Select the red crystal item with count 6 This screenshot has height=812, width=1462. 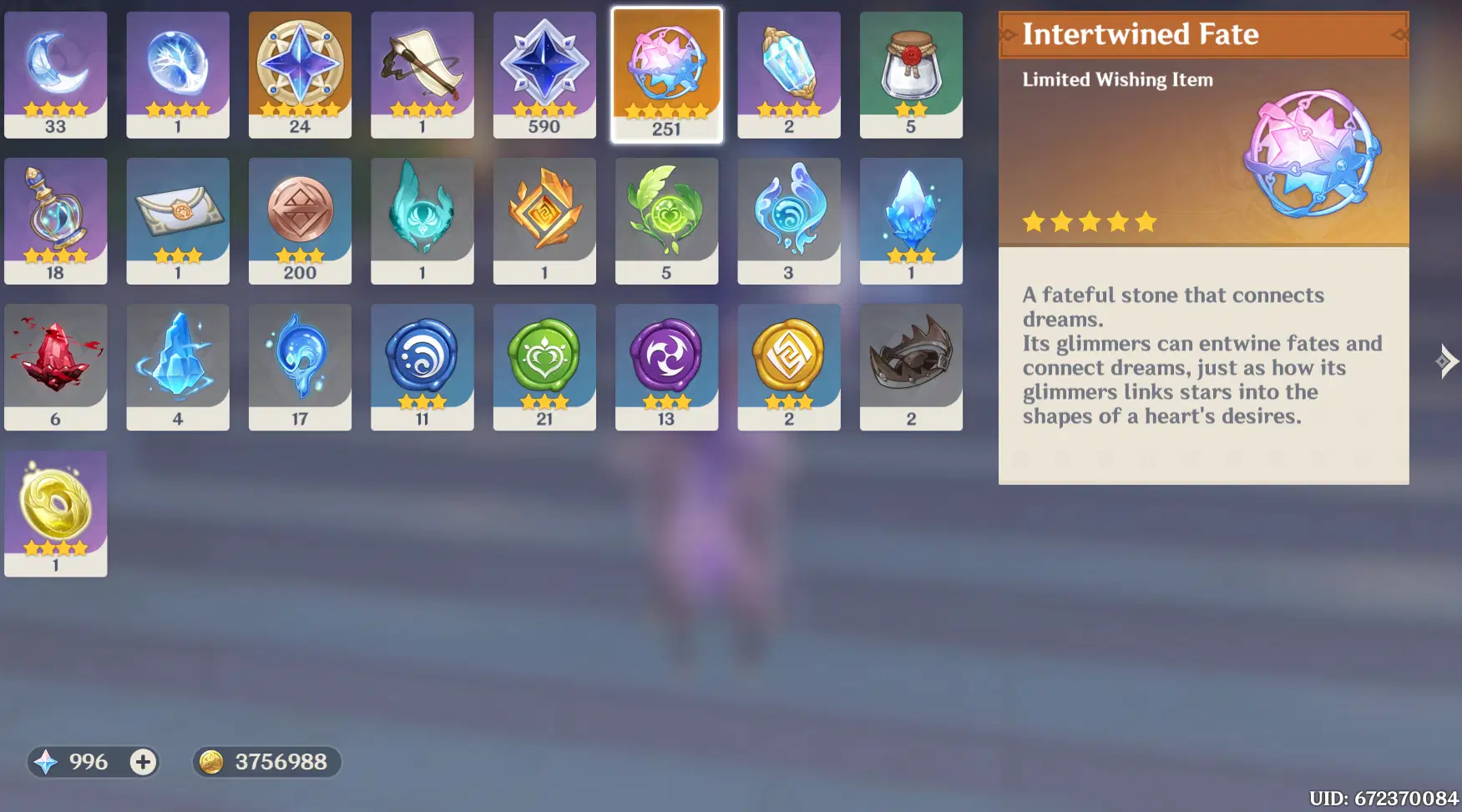tap(55, 365)
